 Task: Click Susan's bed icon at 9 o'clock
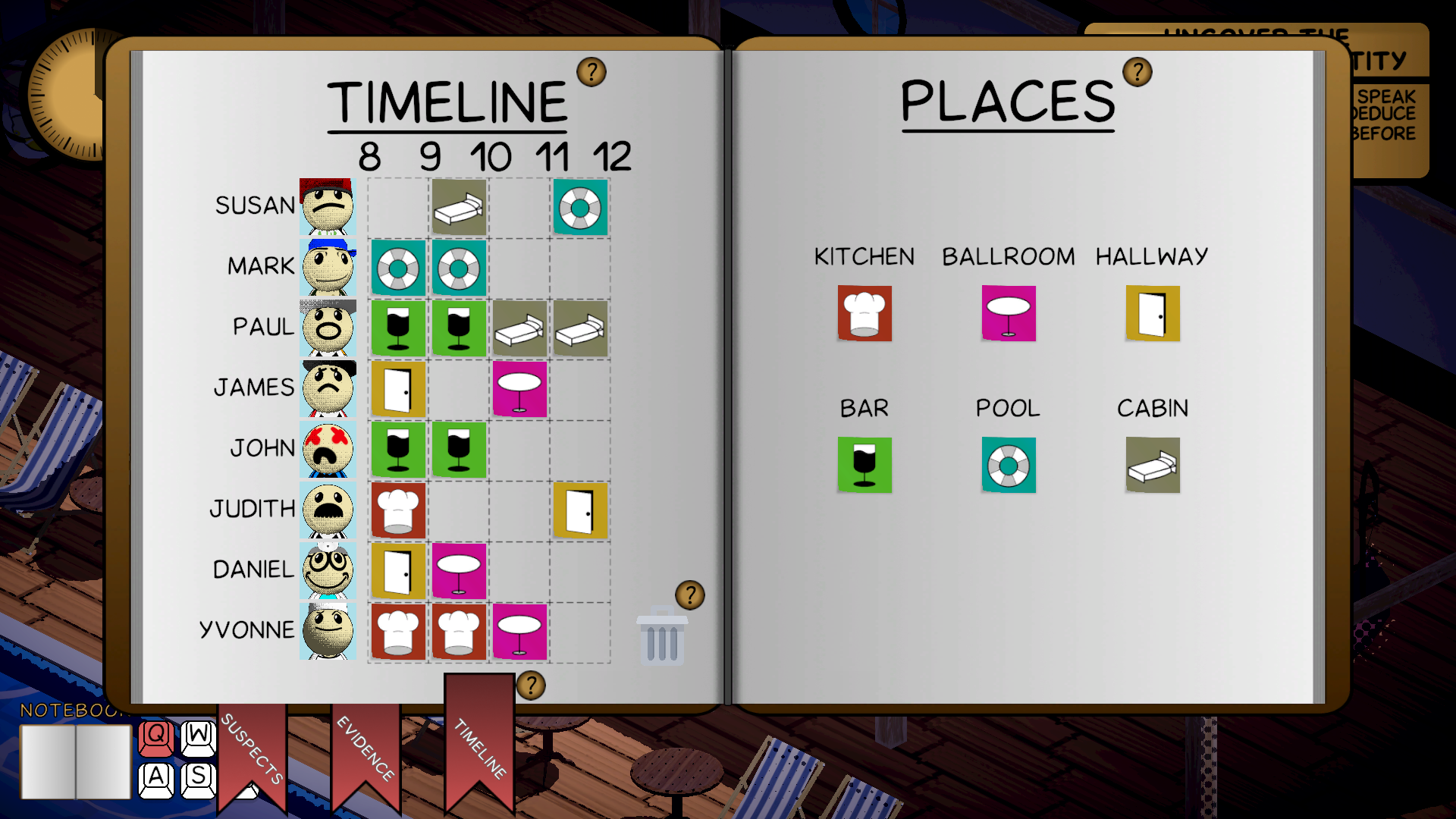click(x=458, y=207)
